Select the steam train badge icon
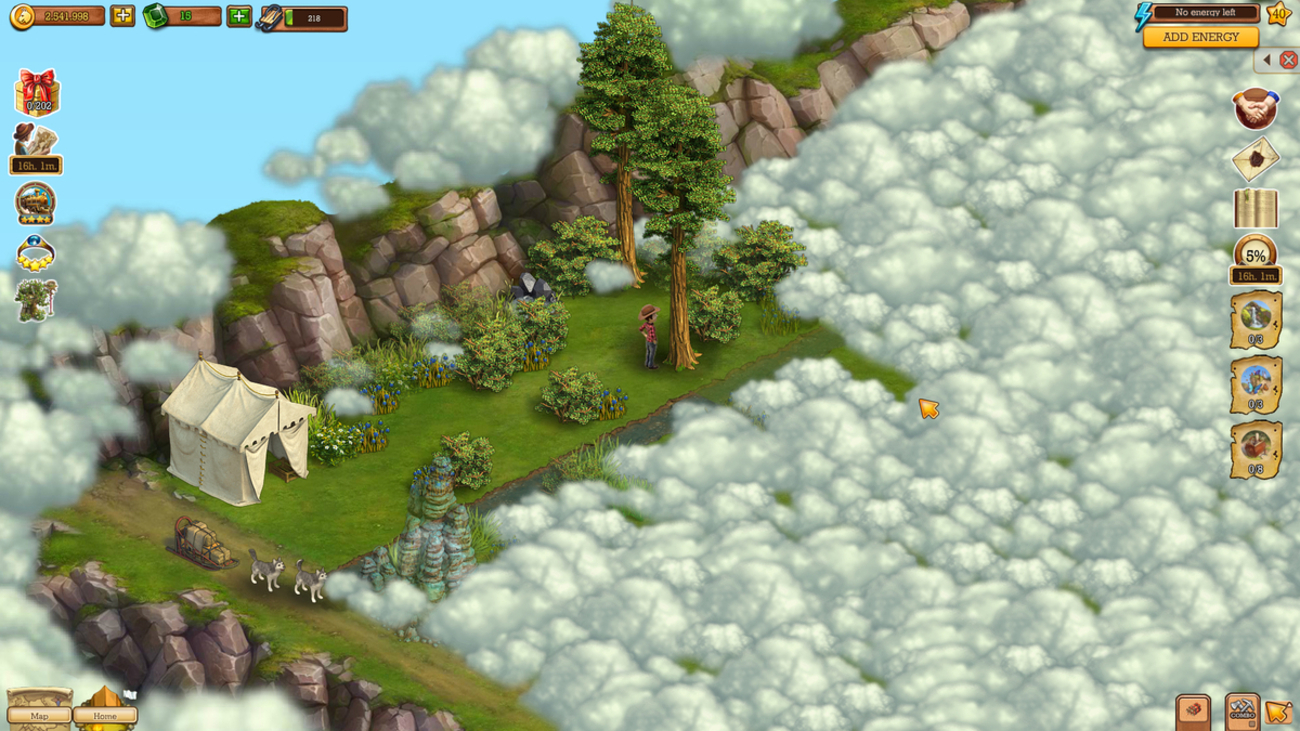Screen dimensions: 1300x731 click(36, 203)
